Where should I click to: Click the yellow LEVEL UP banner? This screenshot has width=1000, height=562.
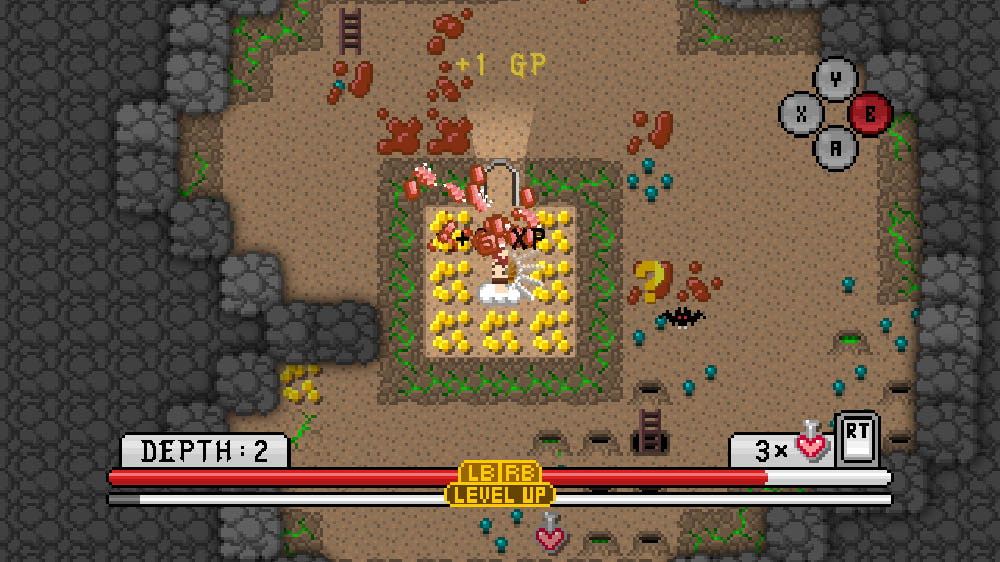click(x=500, y=494)
